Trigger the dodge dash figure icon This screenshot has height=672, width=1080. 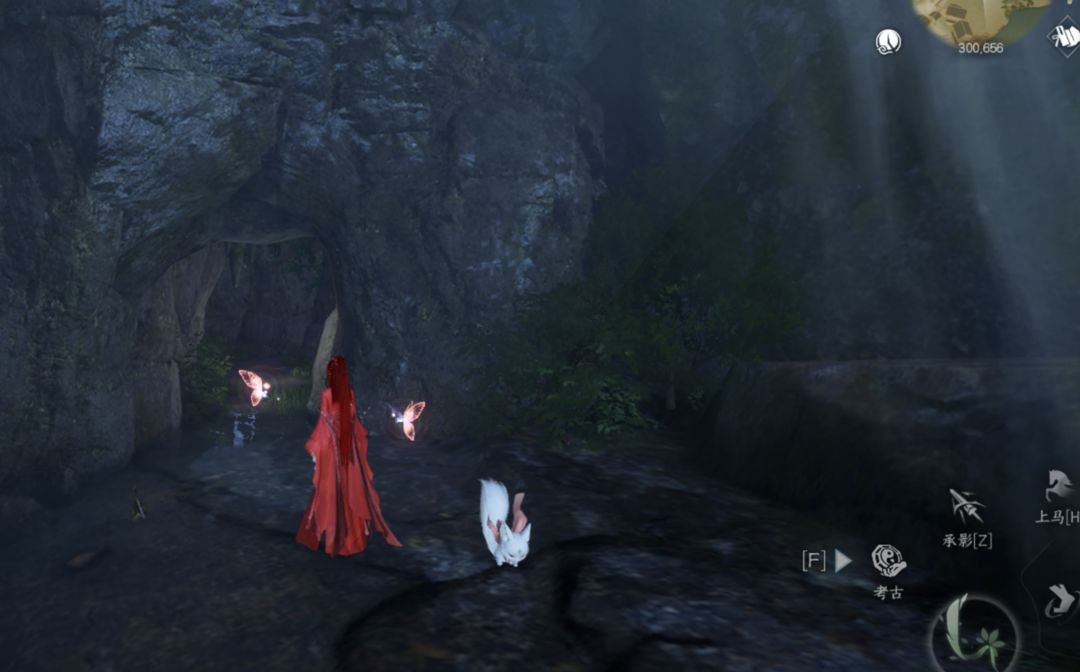point(1059,601)
